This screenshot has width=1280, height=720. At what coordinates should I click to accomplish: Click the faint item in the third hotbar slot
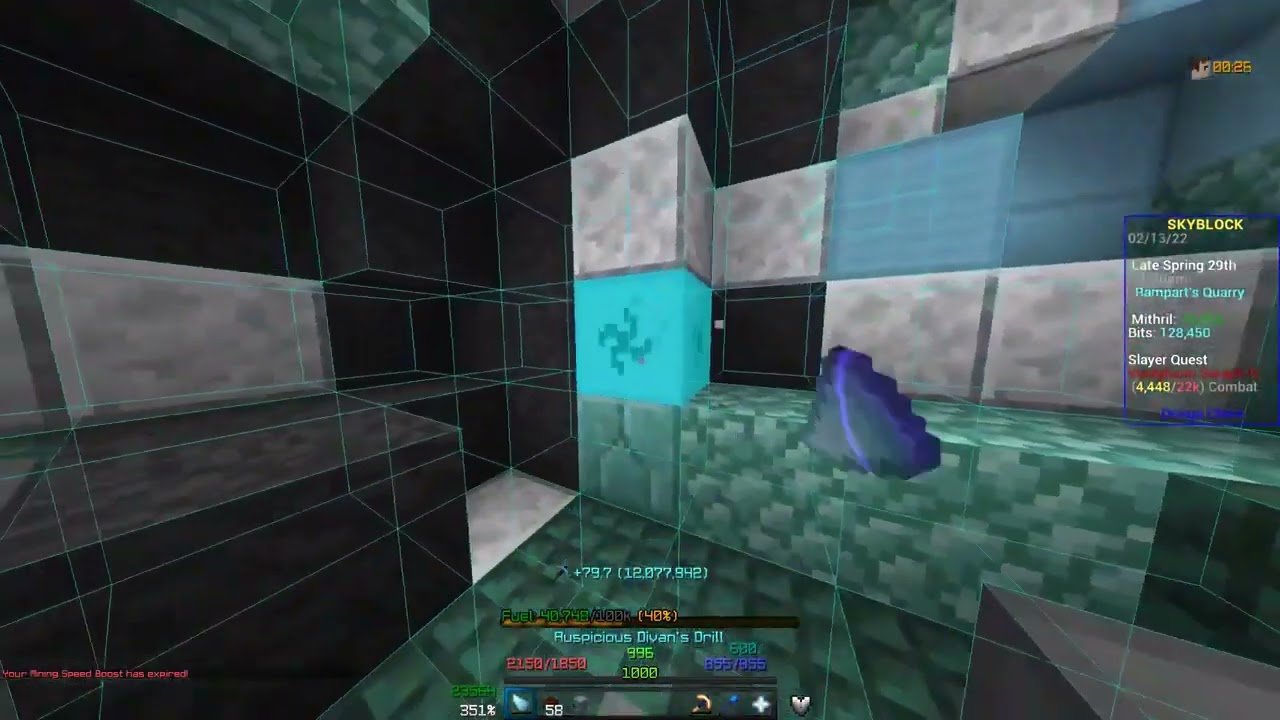tap(582, 701)
